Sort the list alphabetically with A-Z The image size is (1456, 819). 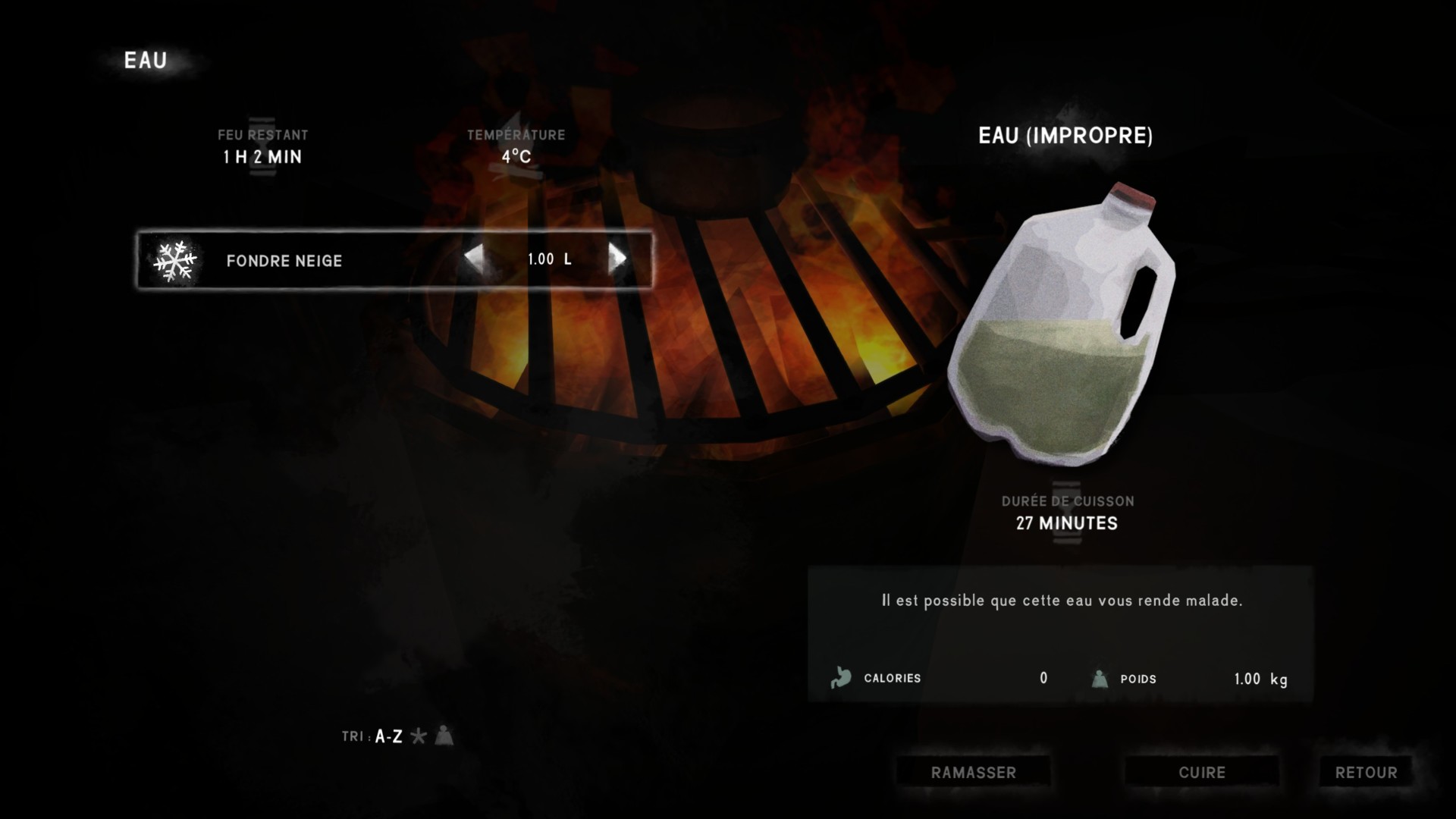[388, 736]
